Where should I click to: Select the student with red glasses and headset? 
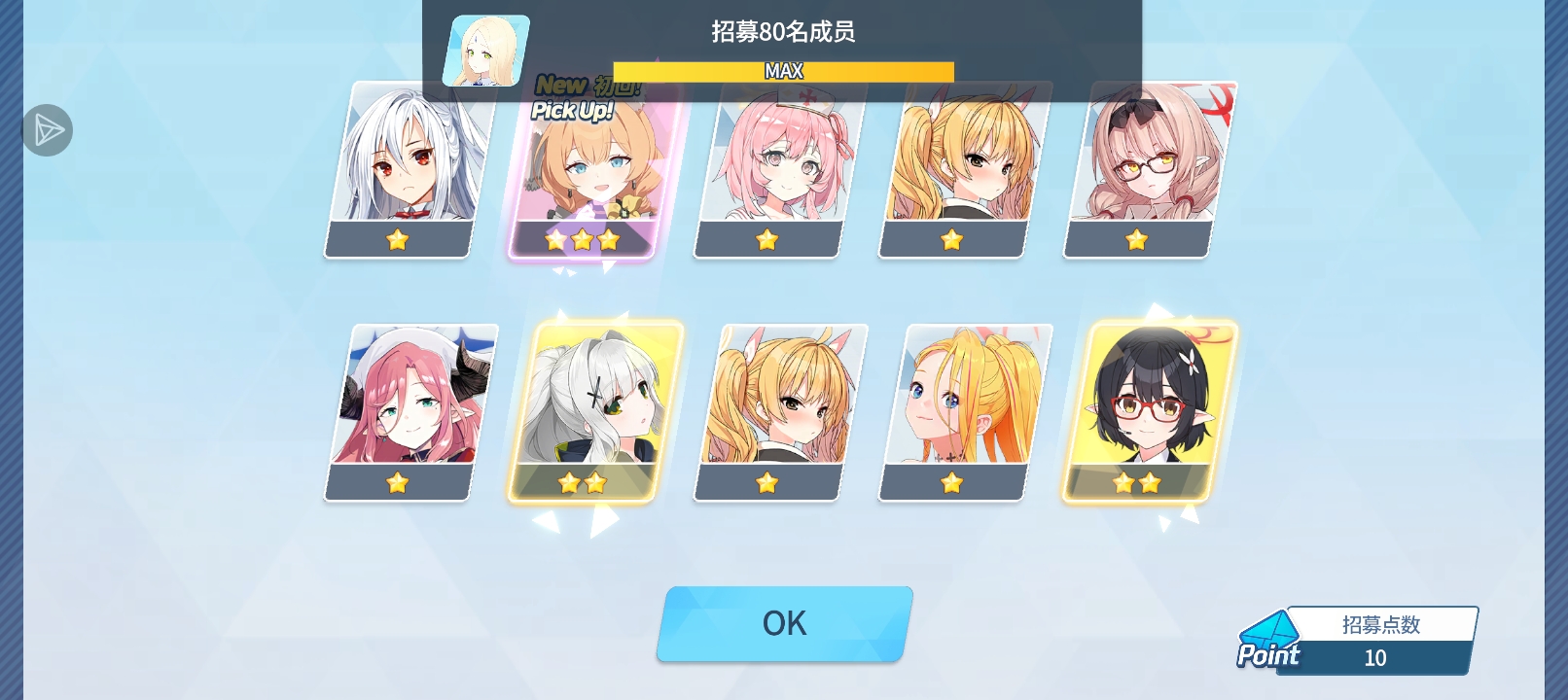pyautogui.click(x=1137, y=408)
